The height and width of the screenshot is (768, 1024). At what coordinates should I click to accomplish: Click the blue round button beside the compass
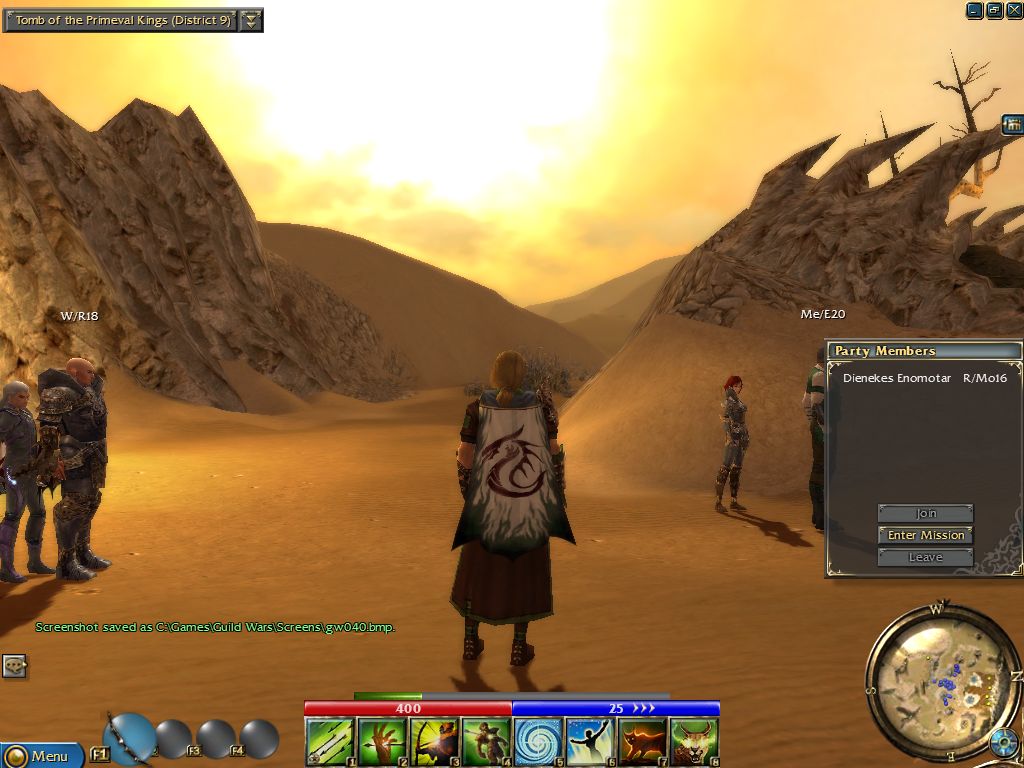(1003, 744)
